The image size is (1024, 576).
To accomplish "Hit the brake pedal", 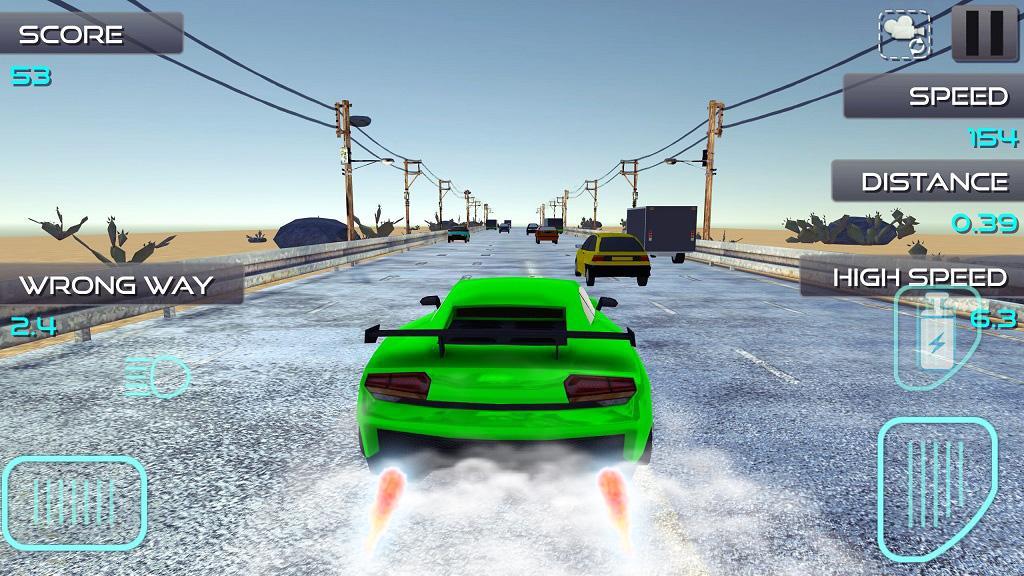I will click(75, 503).
